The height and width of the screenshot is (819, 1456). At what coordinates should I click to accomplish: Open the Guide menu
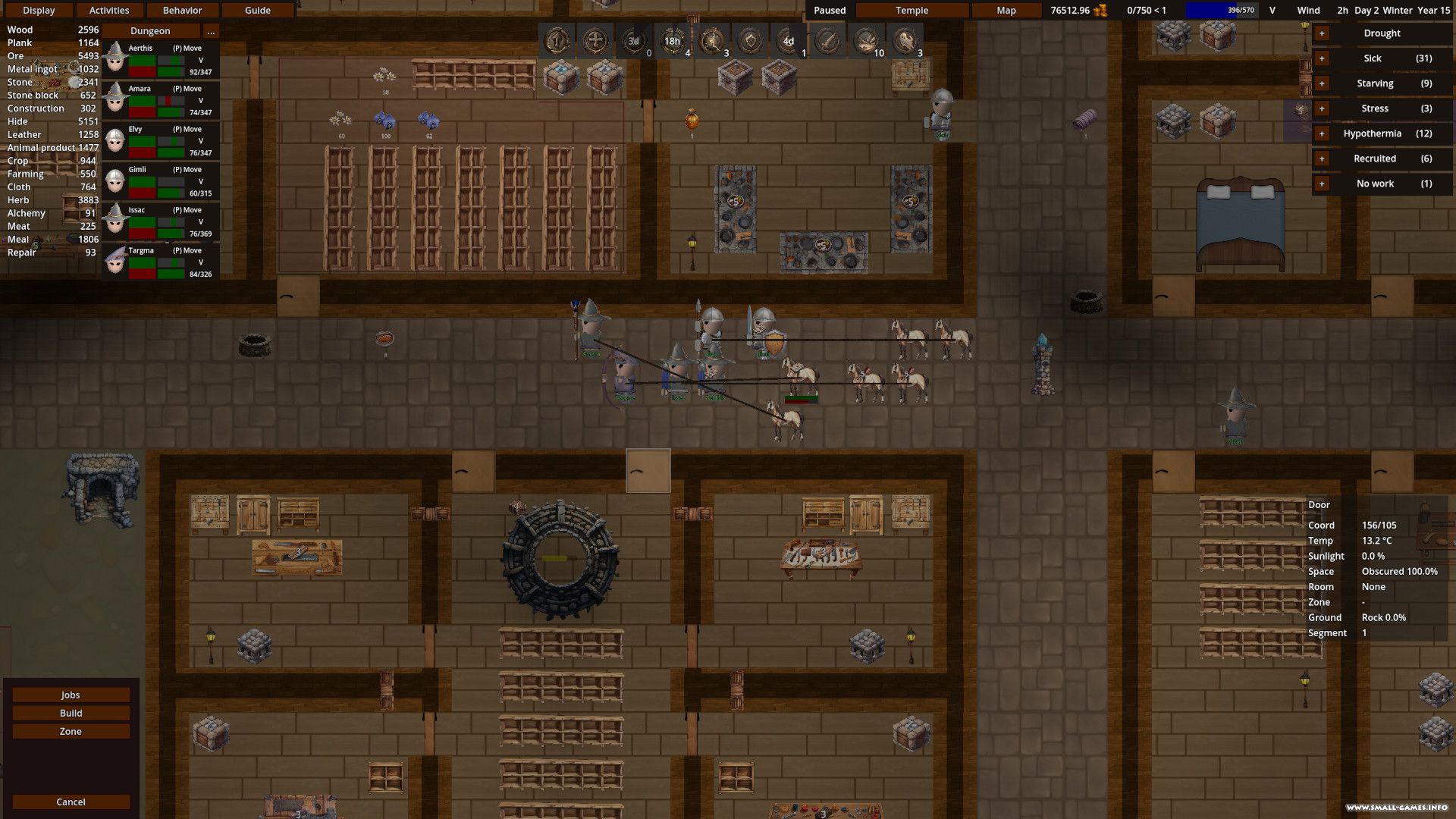click(258, 11)
